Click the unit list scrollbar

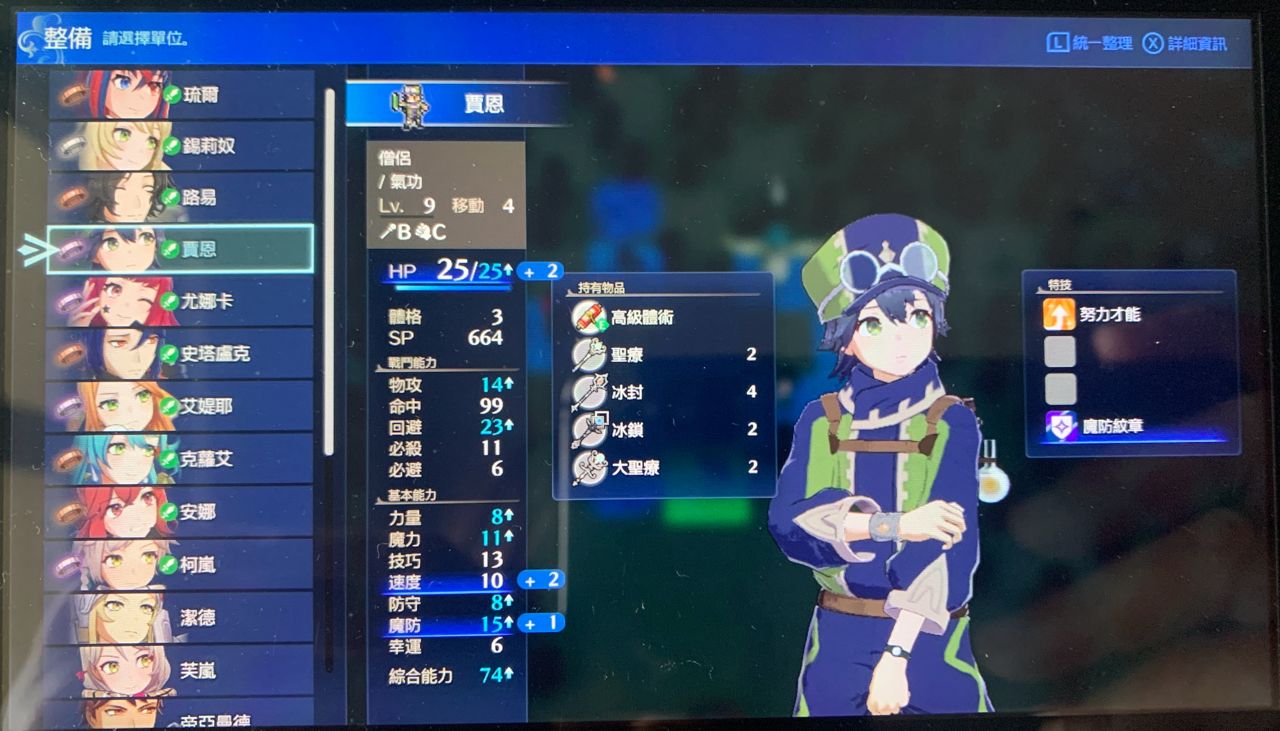[329, 270]
